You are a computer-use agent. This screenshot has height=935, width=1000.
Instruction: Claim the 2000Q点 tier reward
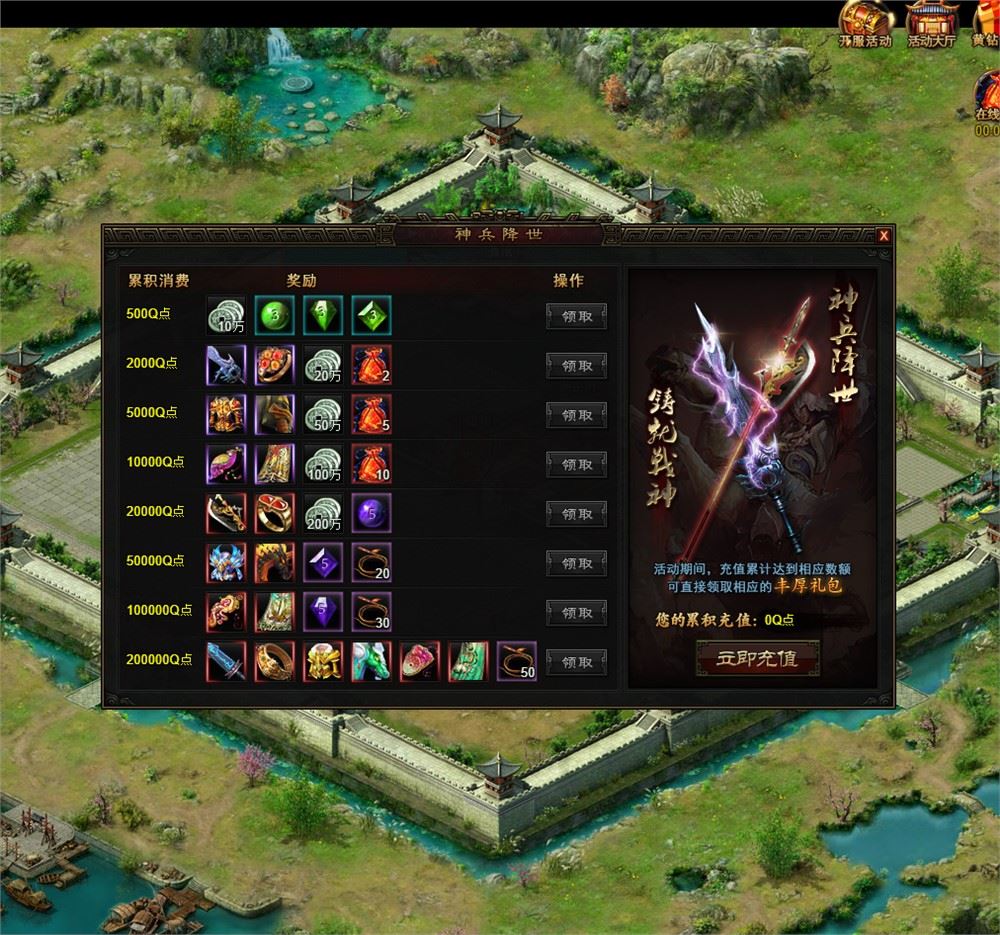click(x=576, y=366)
